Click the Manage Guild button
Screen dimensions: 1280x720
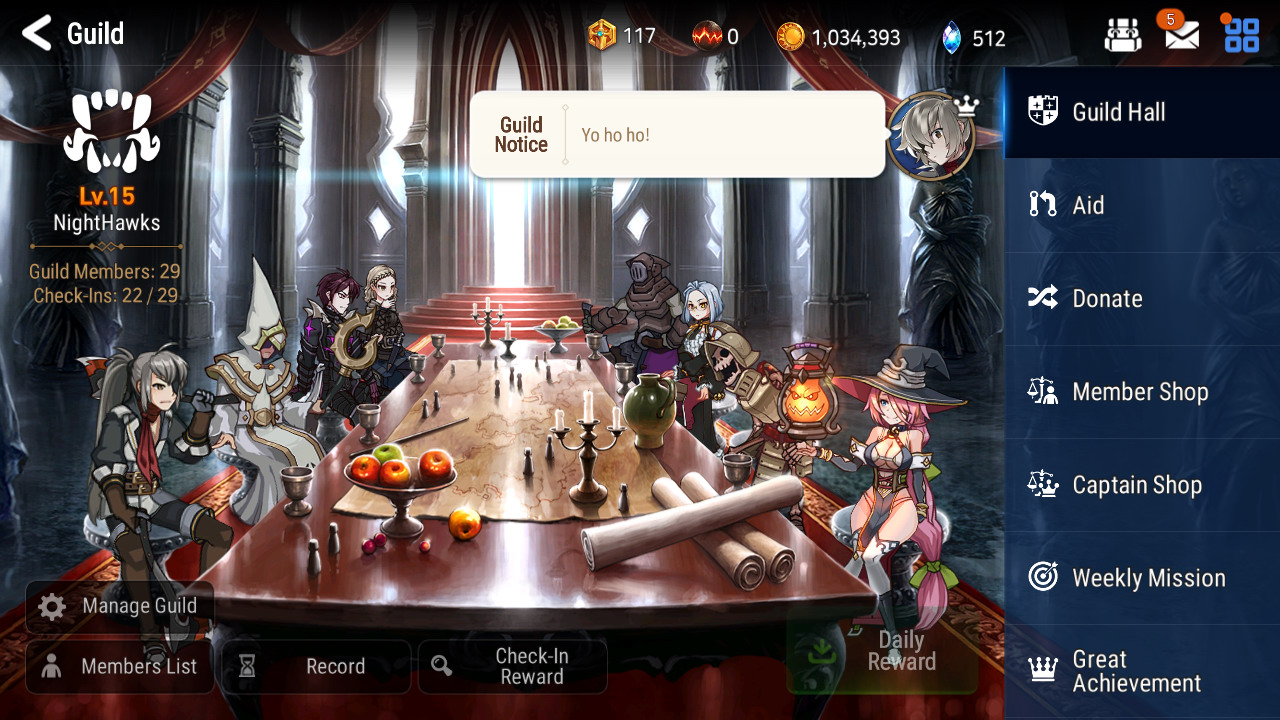click(120, 606)
